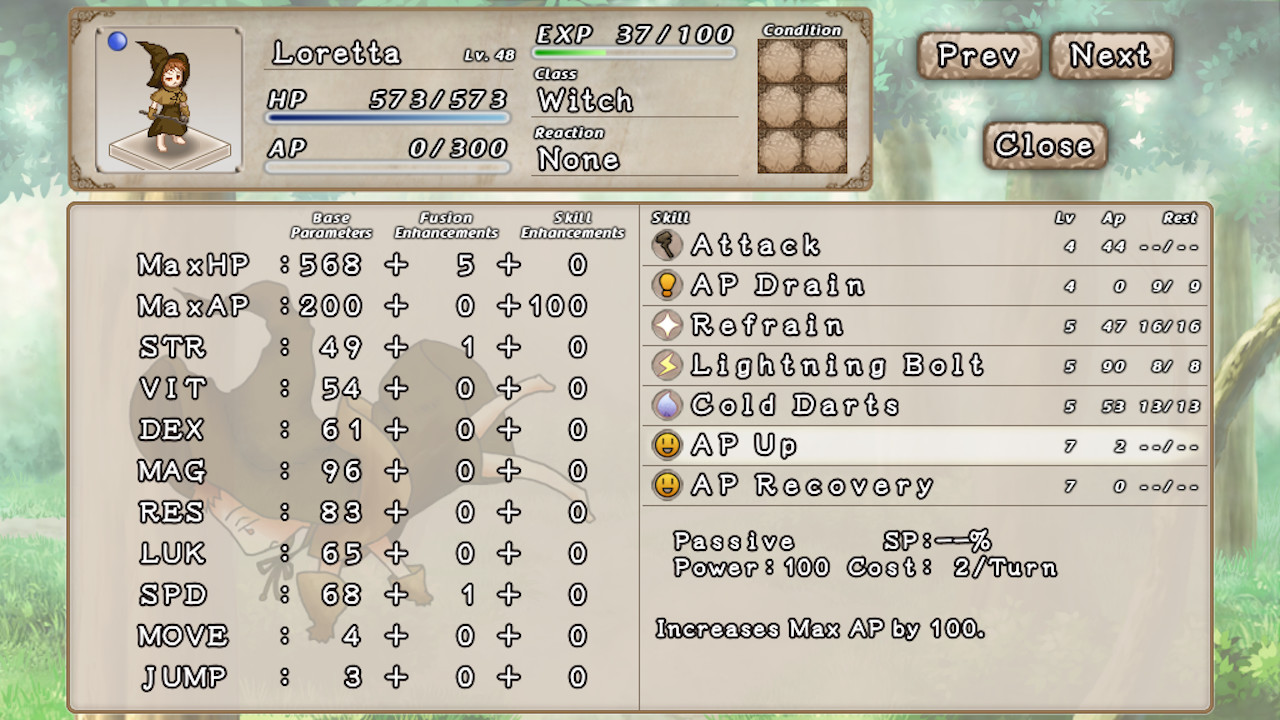1280x720 pixels.
Task: Select the smiley icon beside AP Up
Action: (665, 445)
